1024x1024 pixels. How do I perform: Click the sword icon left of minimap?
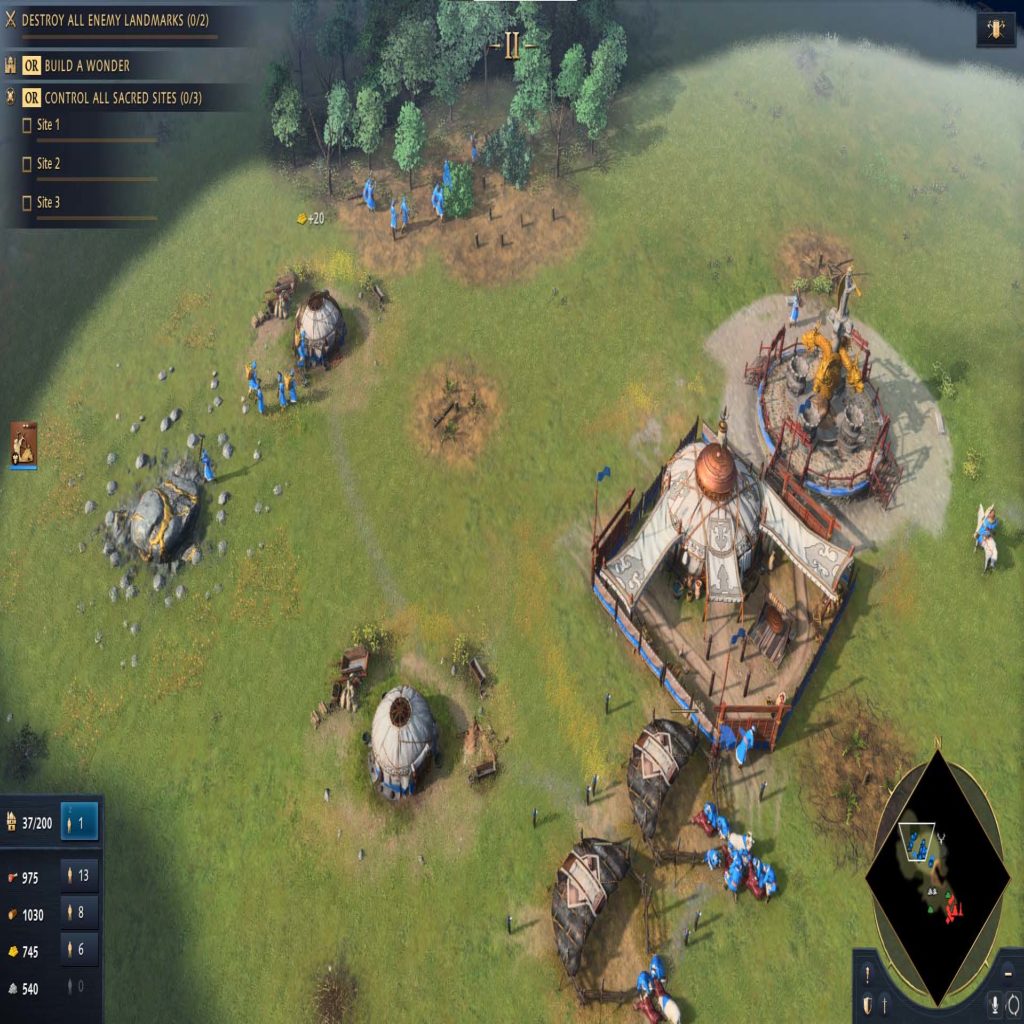tap(884, 1004)
